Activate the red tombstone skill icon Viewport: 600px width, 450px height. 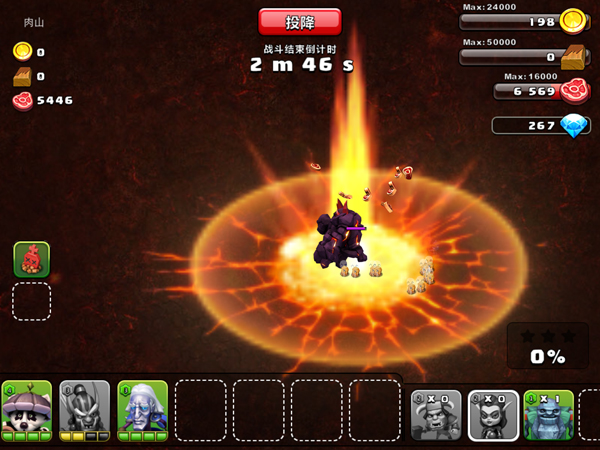[31, 259]
